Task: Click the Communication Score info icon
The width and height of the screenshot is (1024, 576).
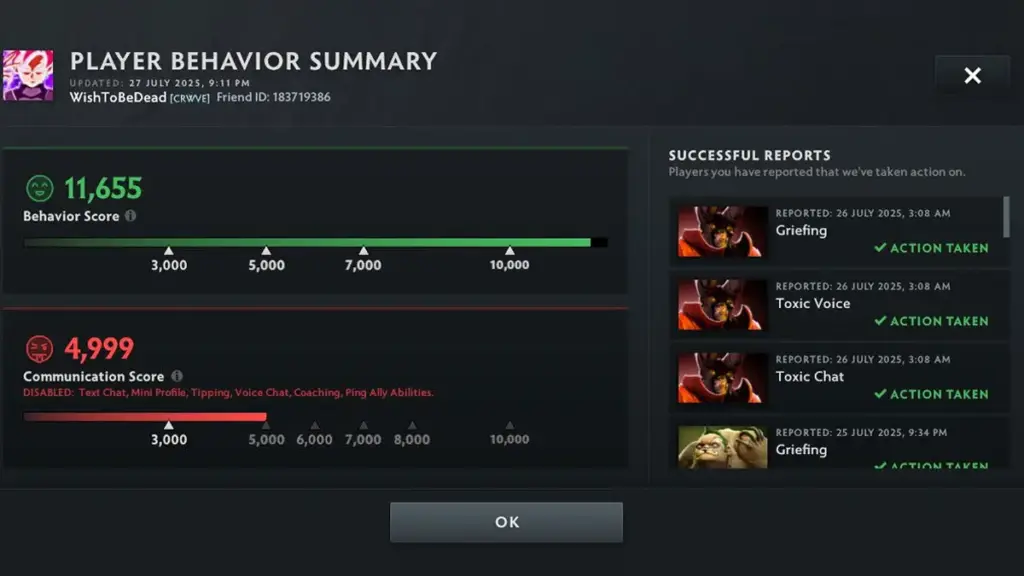Action: 177,376
